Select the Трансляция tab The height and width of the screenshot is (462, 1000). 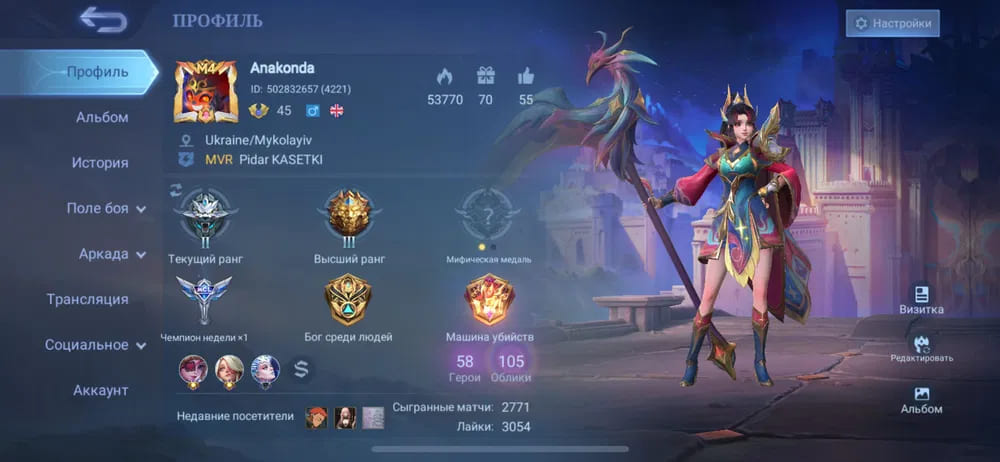coord(87,299)
